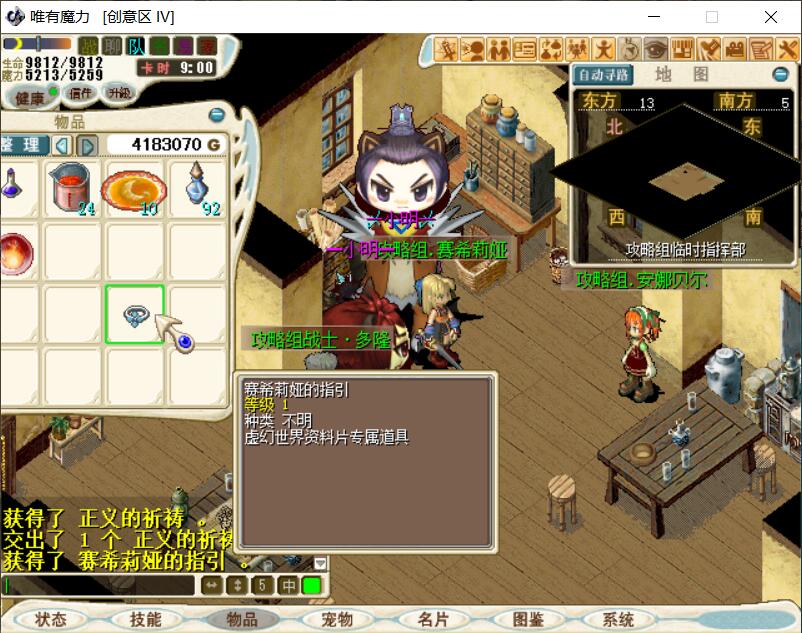Viewport: 802px width, 633px height.
Task: Go to the next inventory page arrow
Action: [87, 145]
